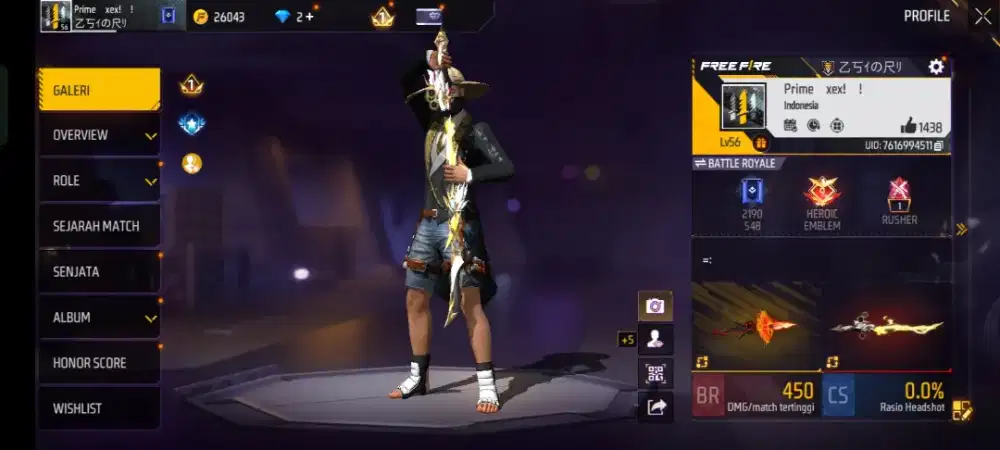The width and height of the screenshot is (1000, 450).
Task: Select the CS headshot ratio card
Action: coord(885,395)
